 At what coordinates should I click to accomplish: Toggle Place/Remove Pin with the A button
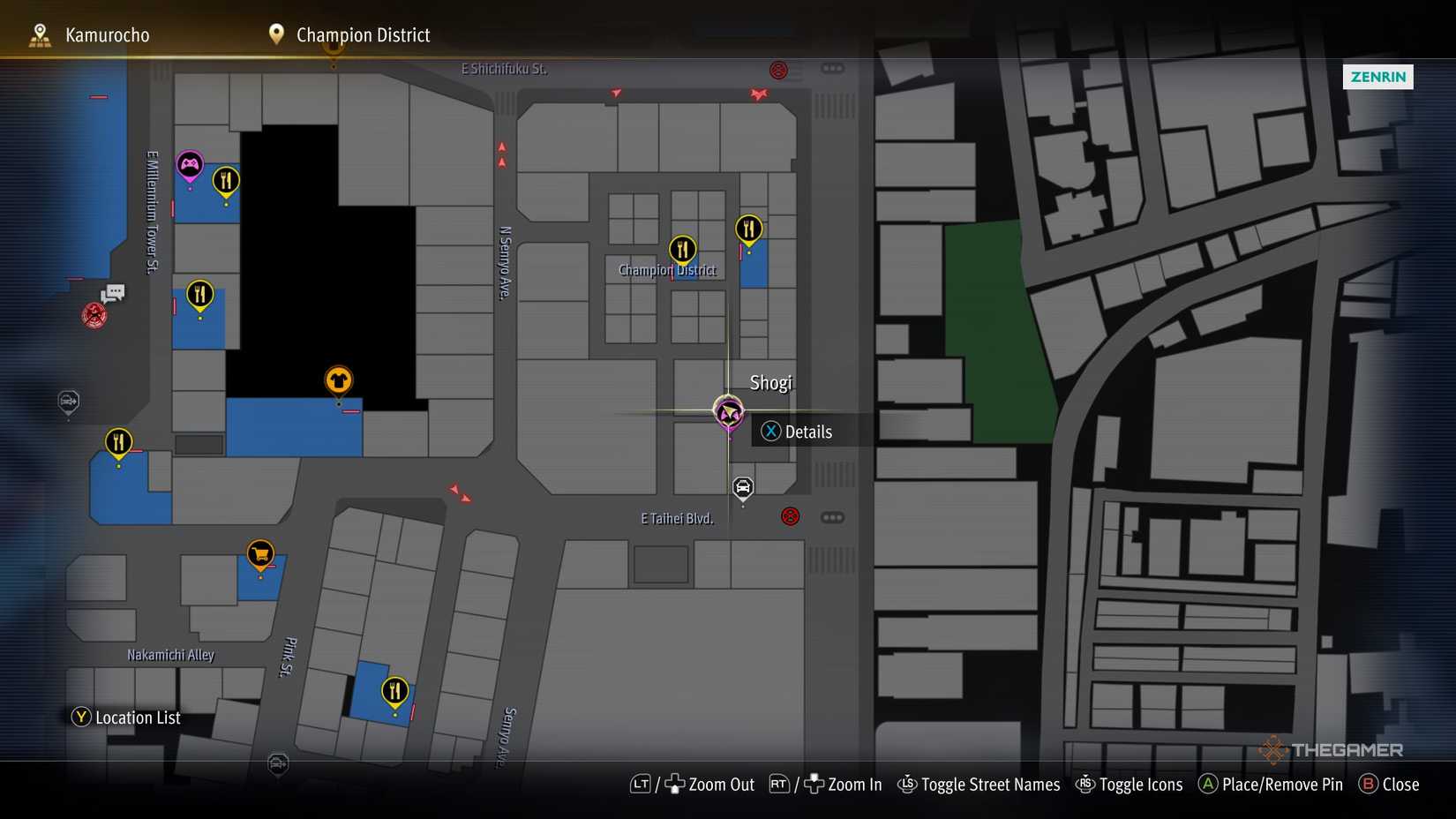click(1271, 784)
